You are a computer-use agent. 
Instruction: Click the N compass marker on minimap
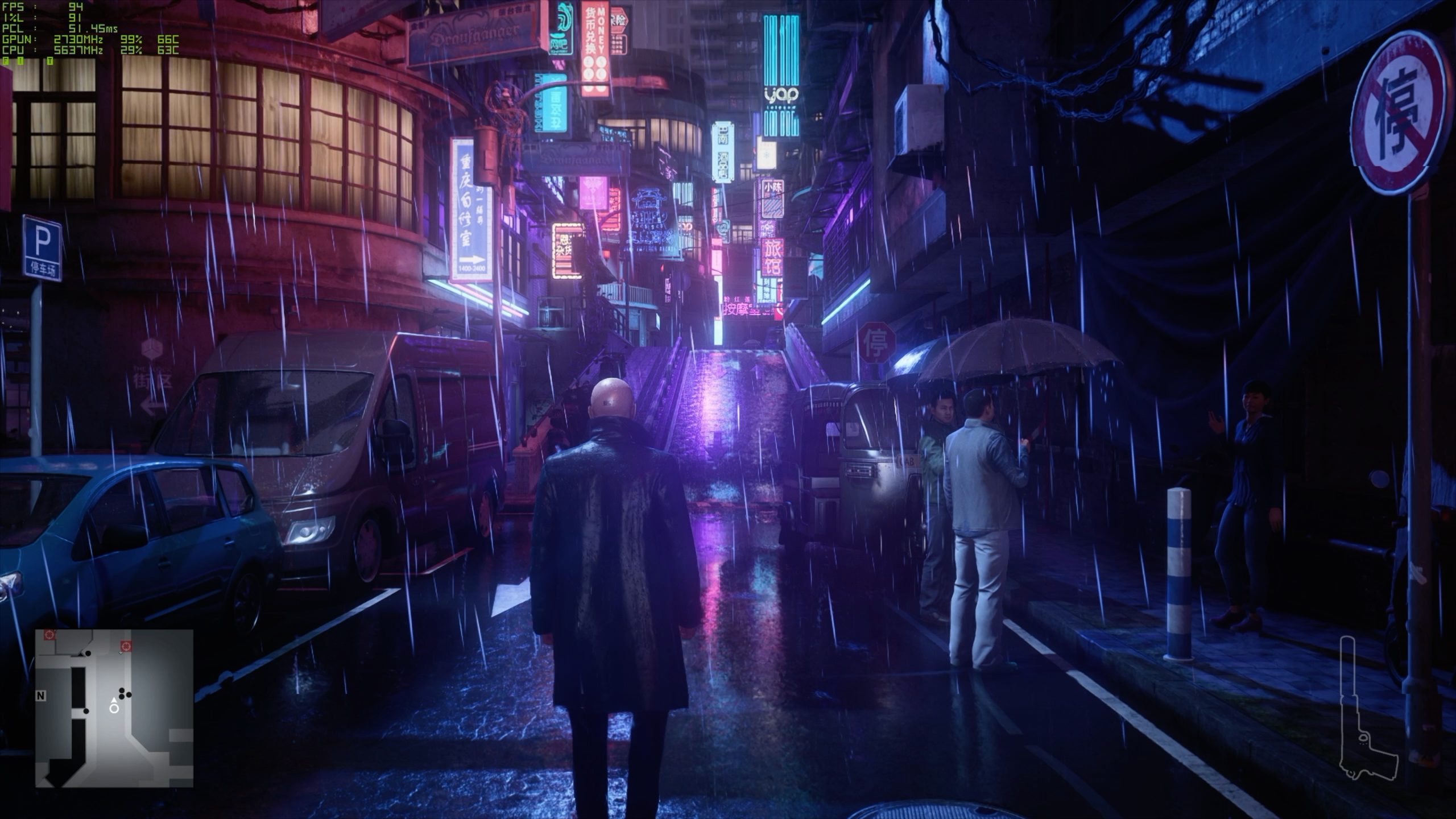coord(41,696)
